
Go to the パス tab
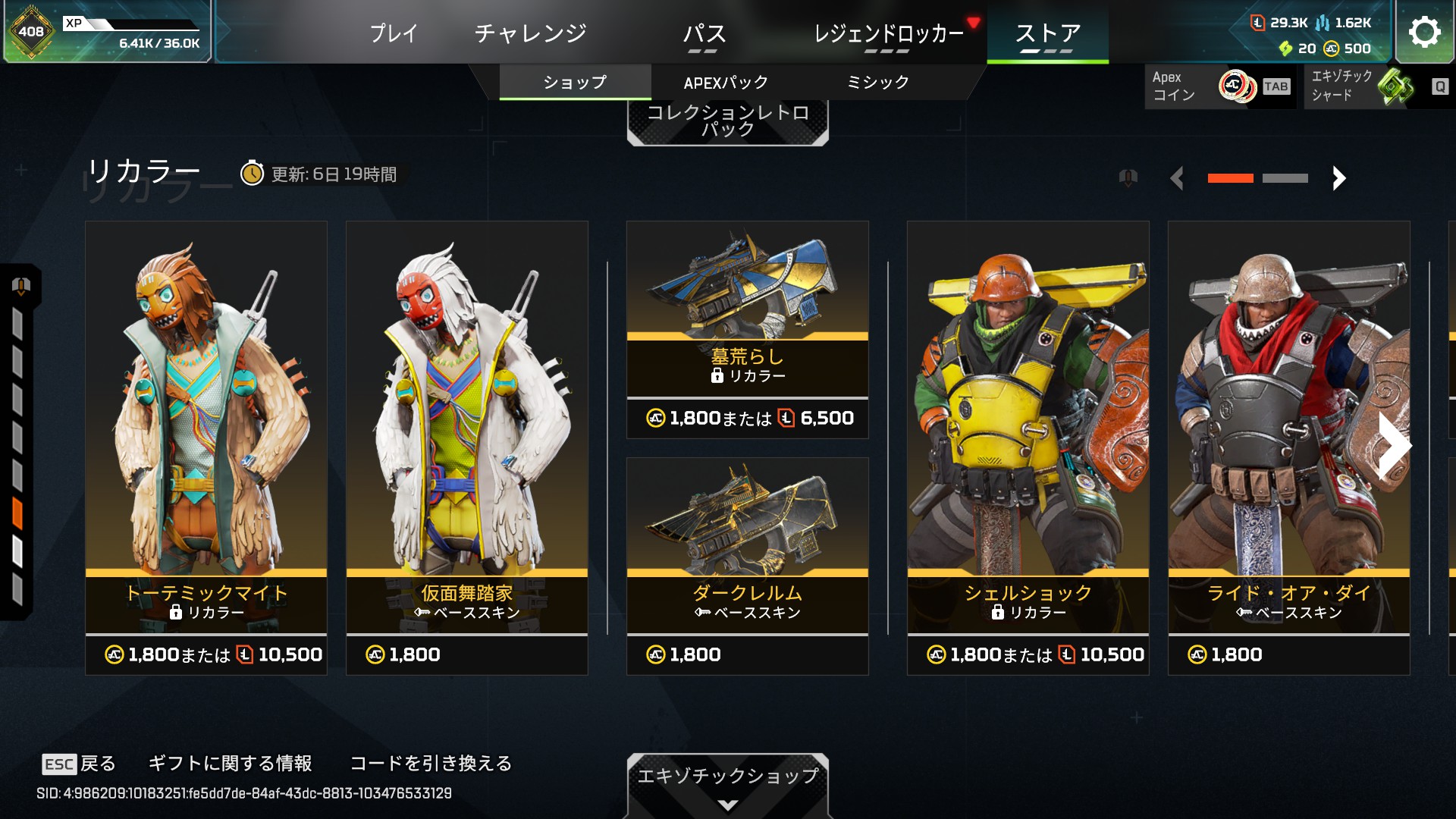(704, 33)
